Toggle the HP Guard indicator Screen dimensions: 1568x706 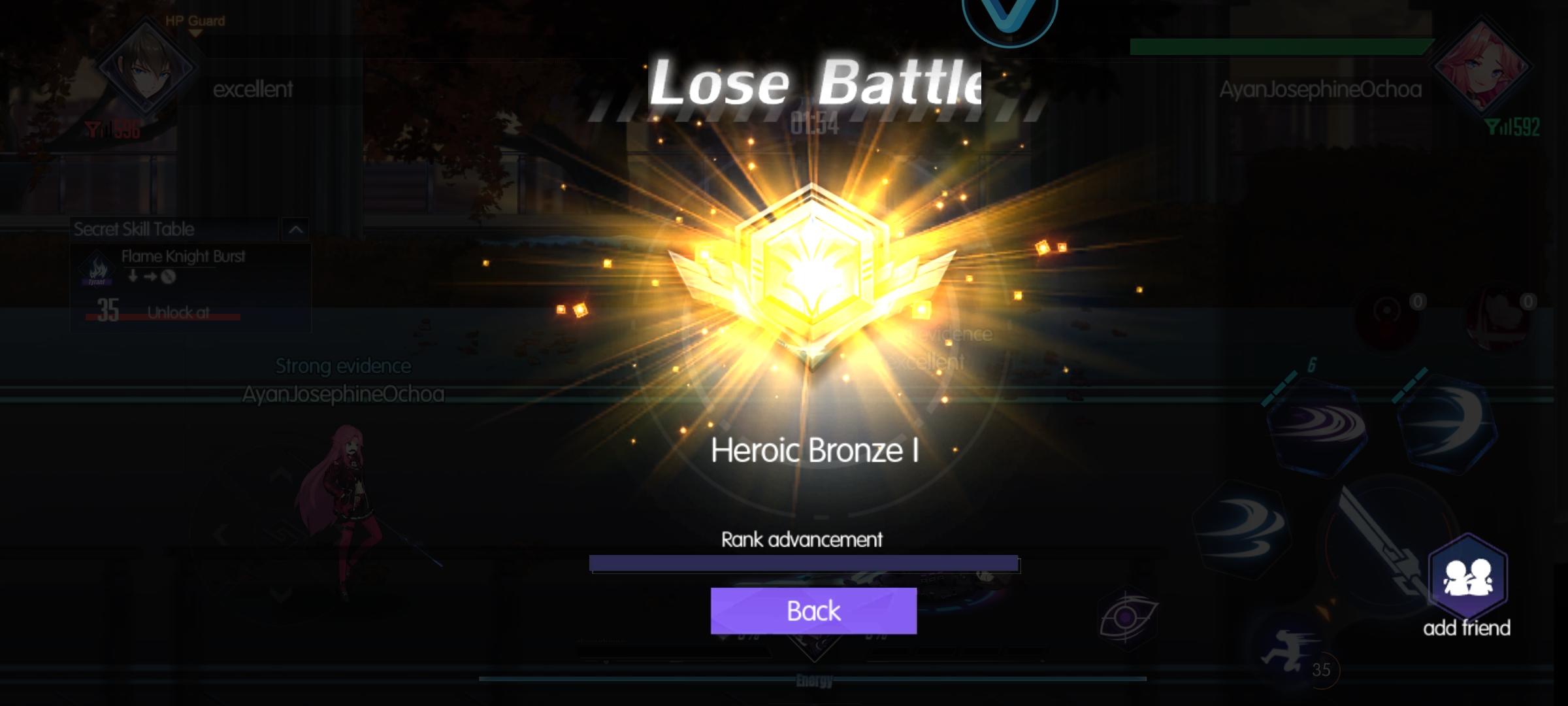[x=194, y=20]
